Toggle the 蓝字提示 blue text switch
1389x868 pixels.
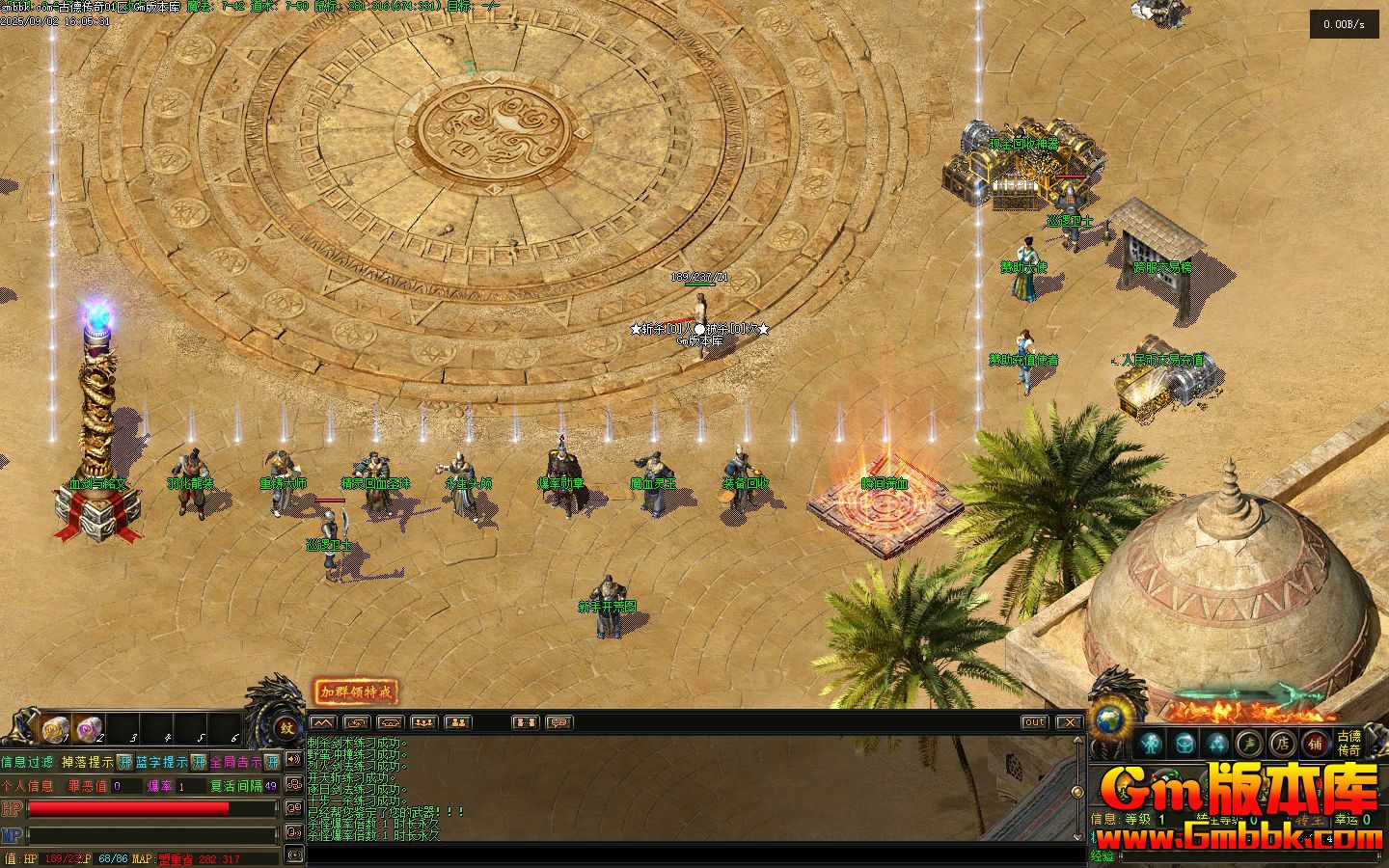tap(199, 762)
